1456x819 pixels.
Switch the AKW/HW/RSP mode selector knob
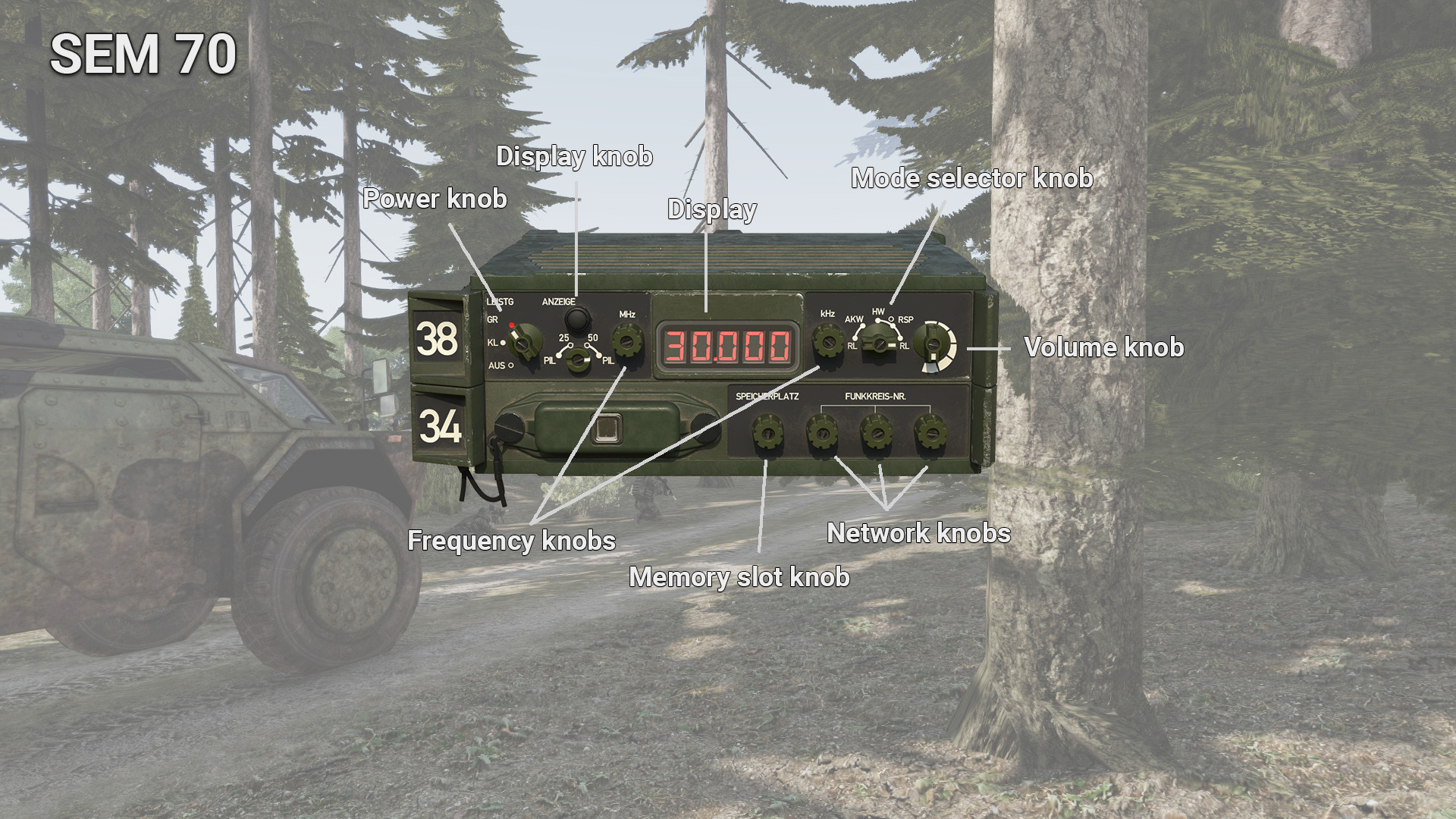coord(879,344)
